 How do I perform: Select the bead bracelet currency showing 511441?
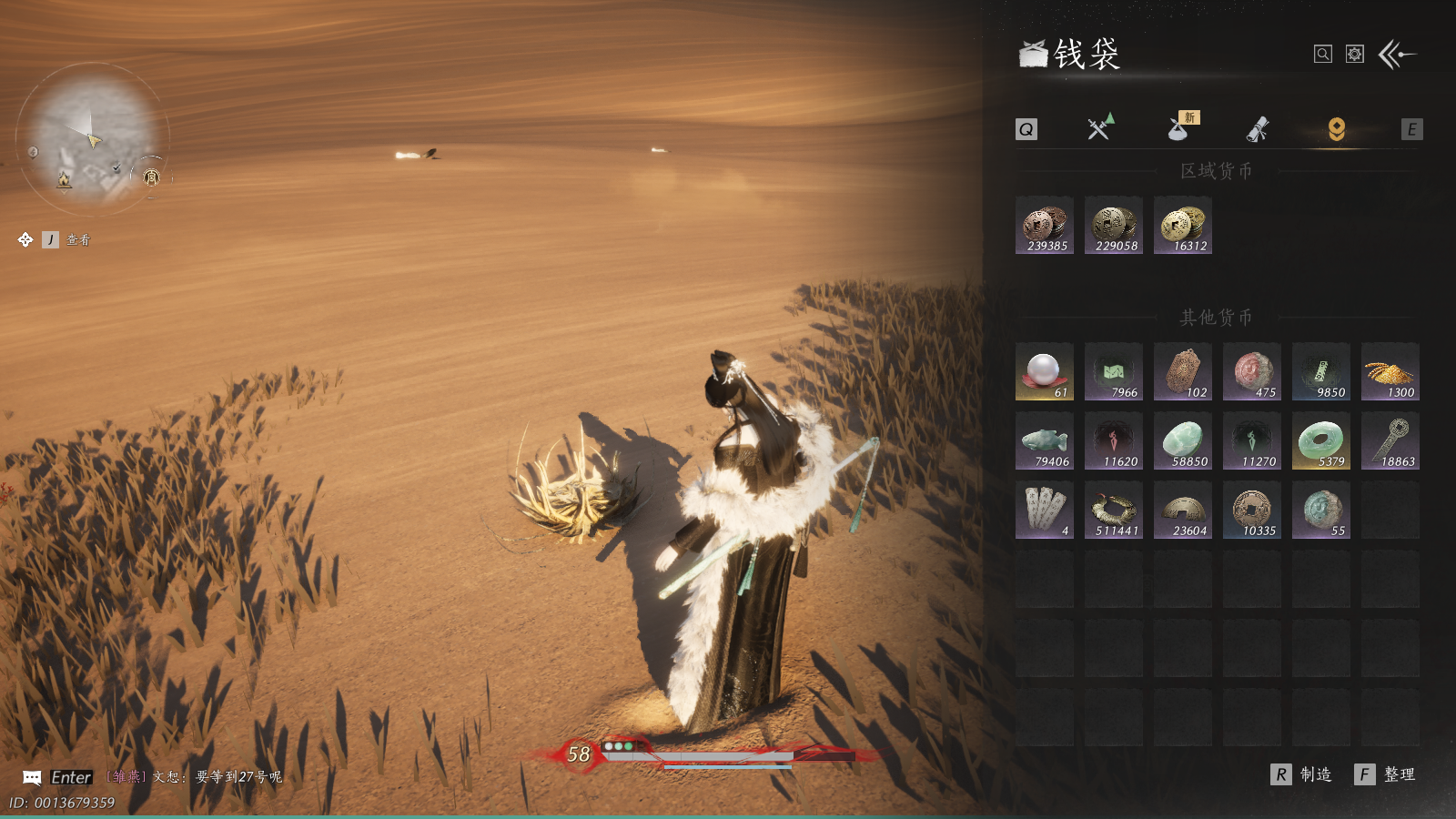(x=1114, y=510)
